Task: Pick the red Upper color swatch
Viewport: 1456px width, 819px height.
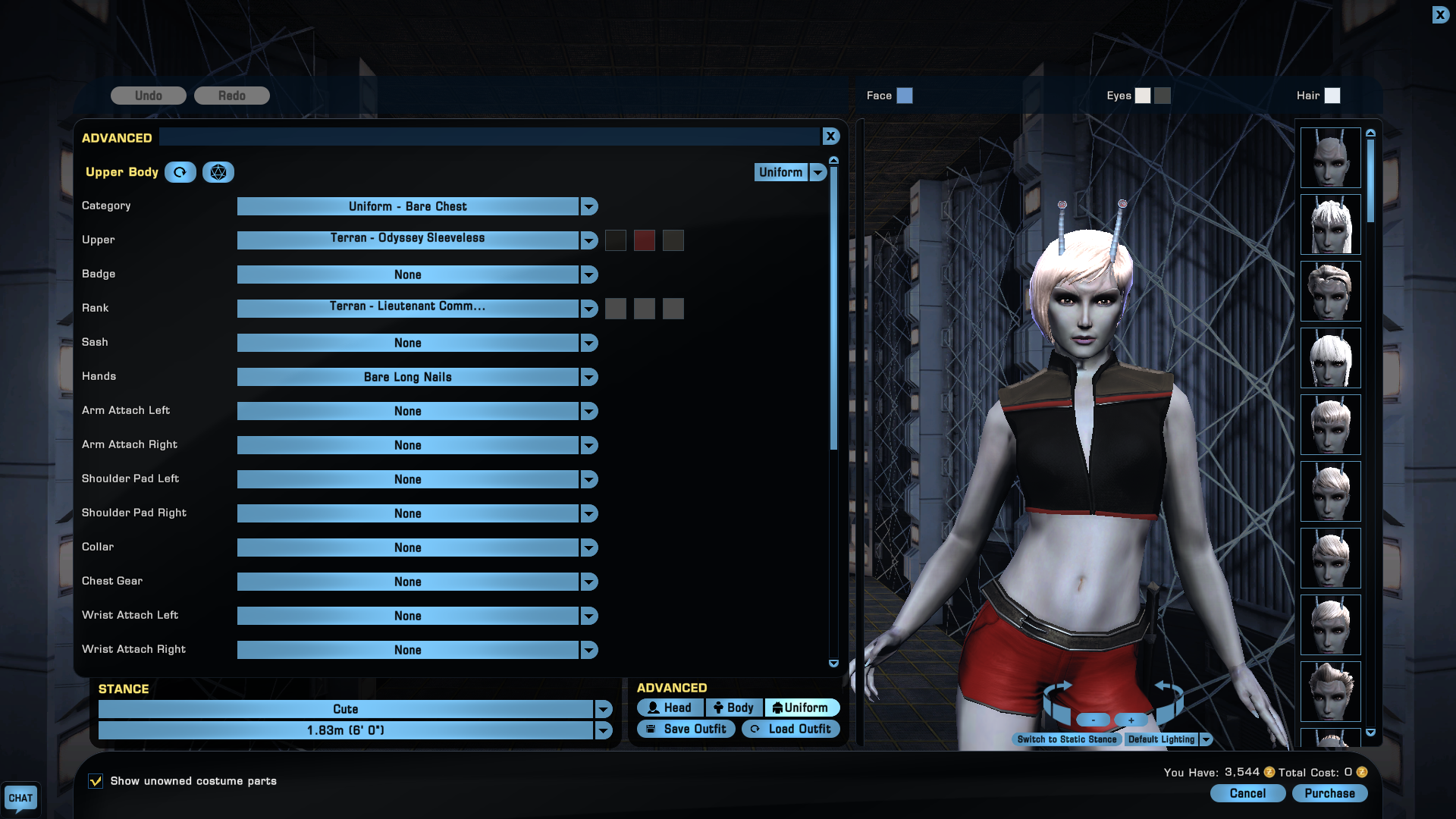Action: coord(644,240)
